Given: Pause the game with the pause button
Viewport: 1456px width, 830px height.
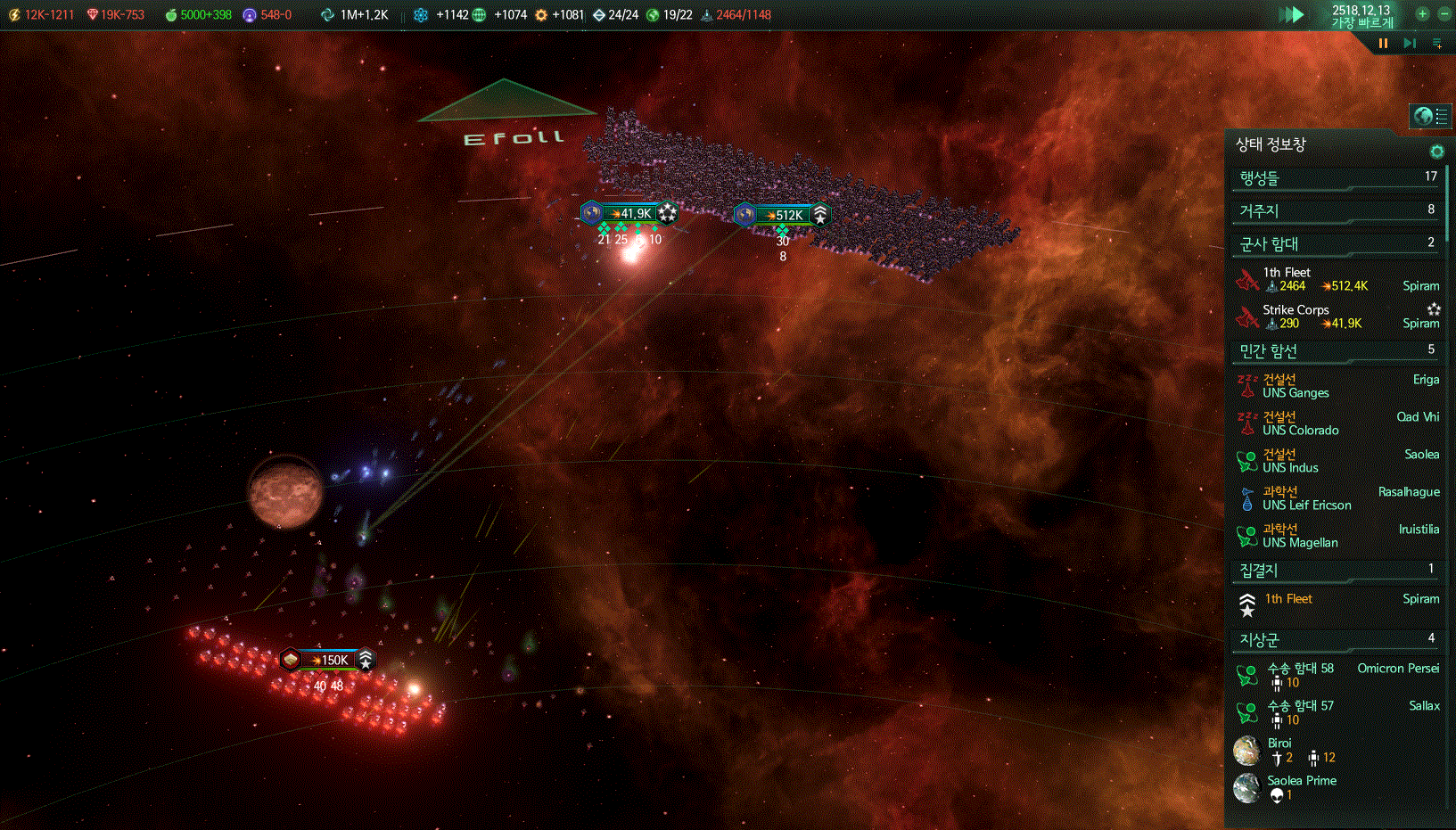Looking at the screenshot, I should coord(1383,43).
